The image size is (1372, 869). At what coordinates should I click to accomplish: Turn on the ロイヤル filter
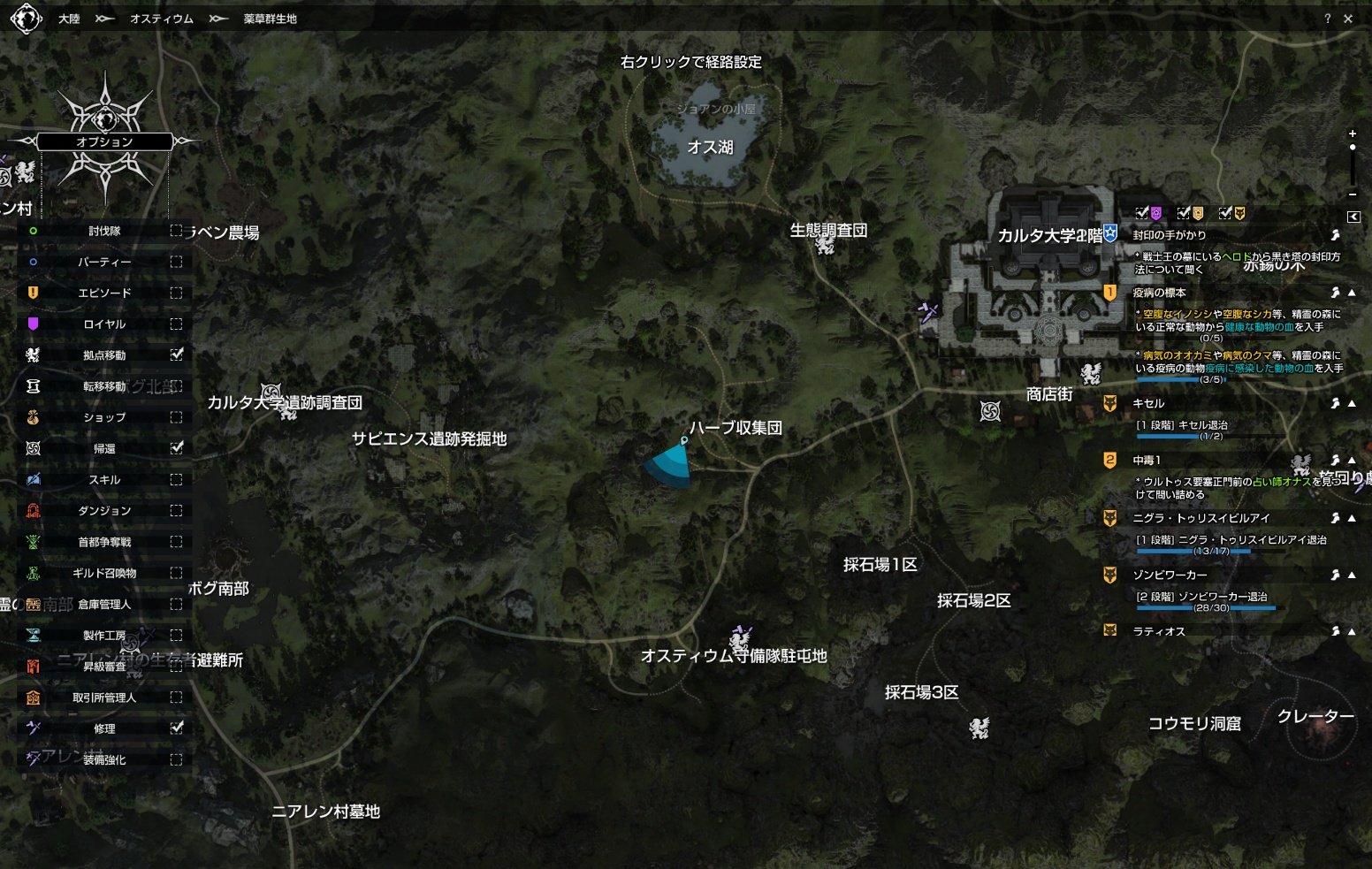point(177,324)
